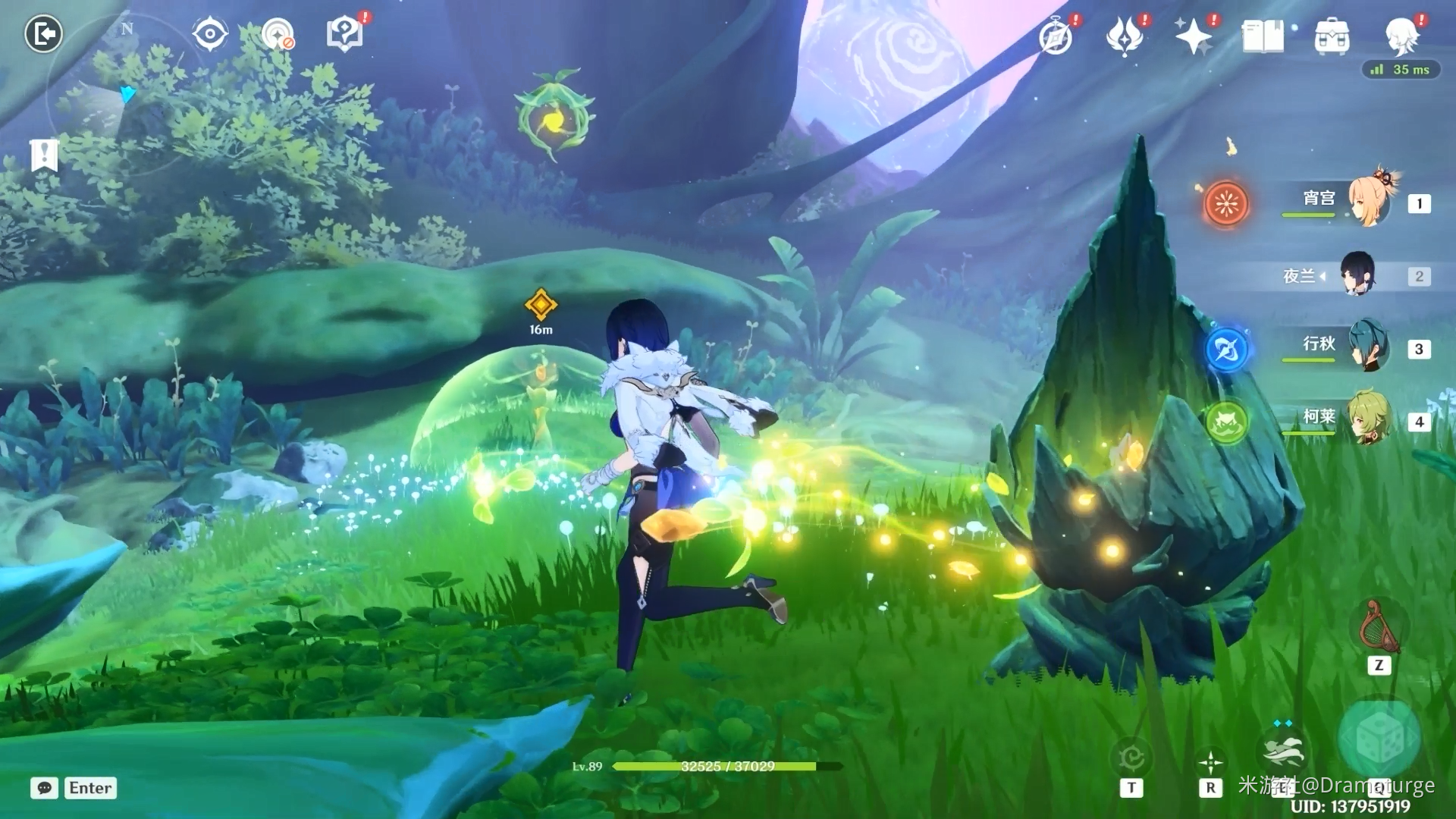Click the exit door icon
This screenshot has height=819, width=1456.
click(43, 34)
